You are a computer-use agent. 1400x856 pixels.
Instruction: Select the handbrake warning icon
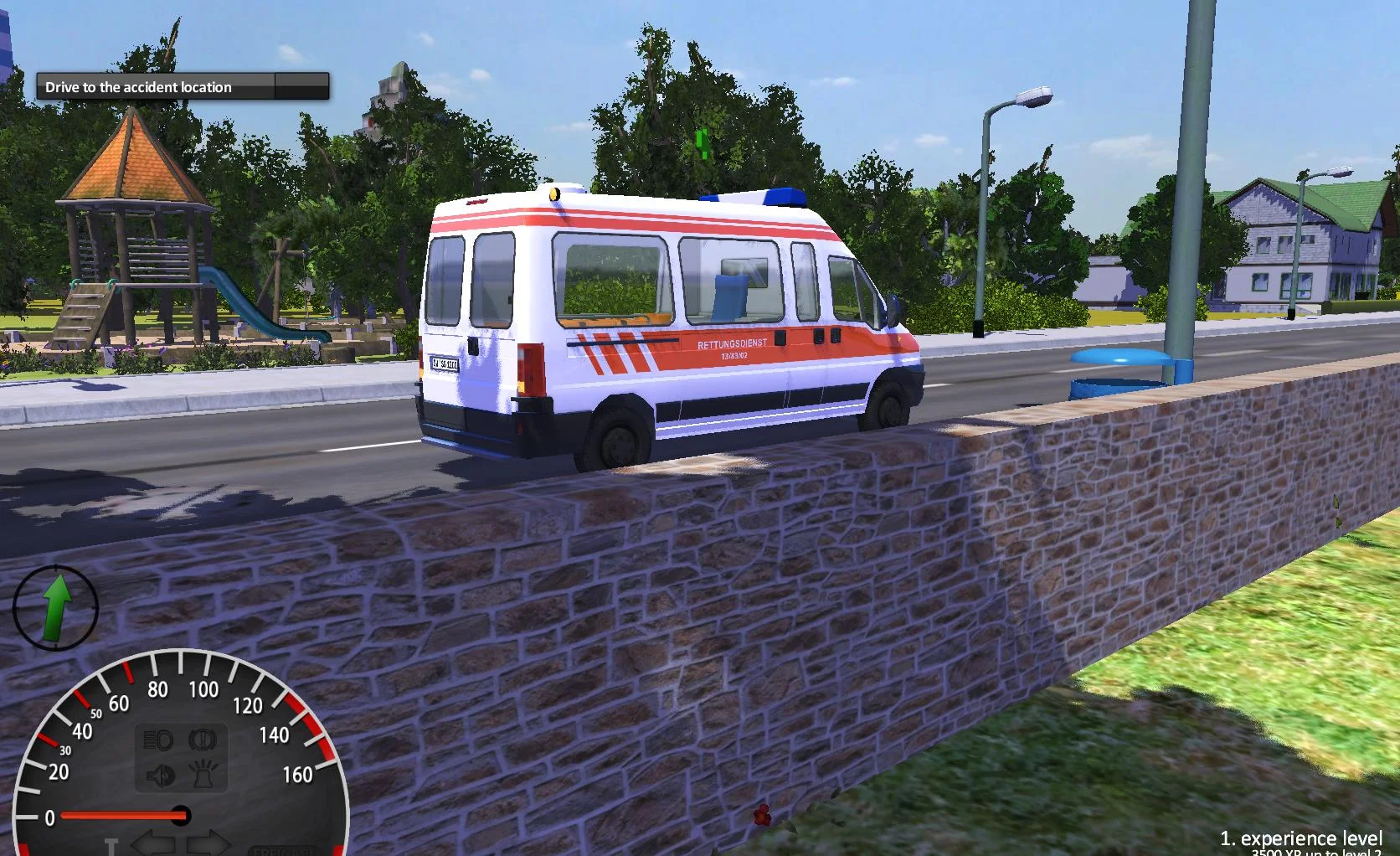[x=201, y=738]
